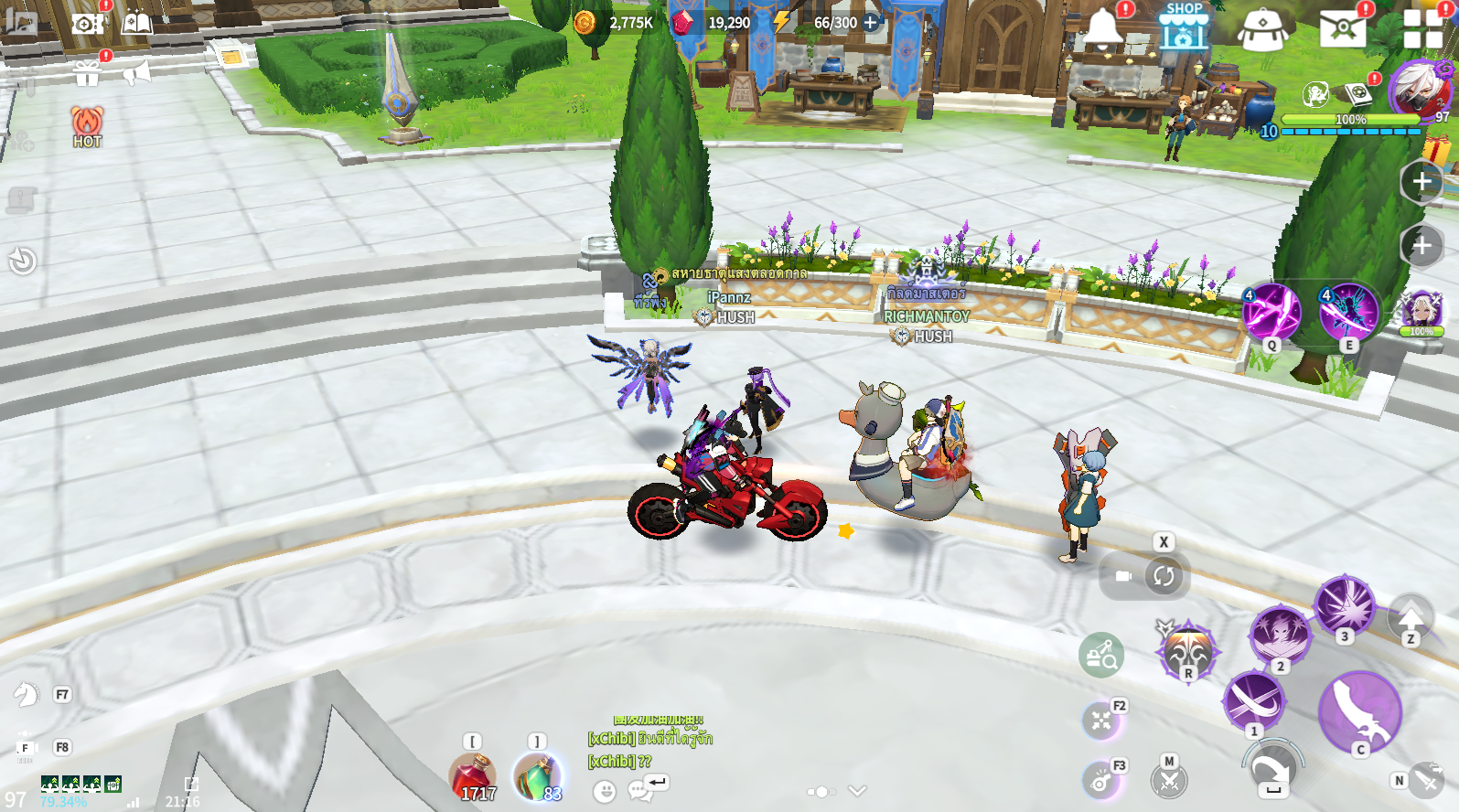Viewport: 1459px width, 812px height.
Task: Add energy with the plus beside 66/300
Action: point(871,23)
